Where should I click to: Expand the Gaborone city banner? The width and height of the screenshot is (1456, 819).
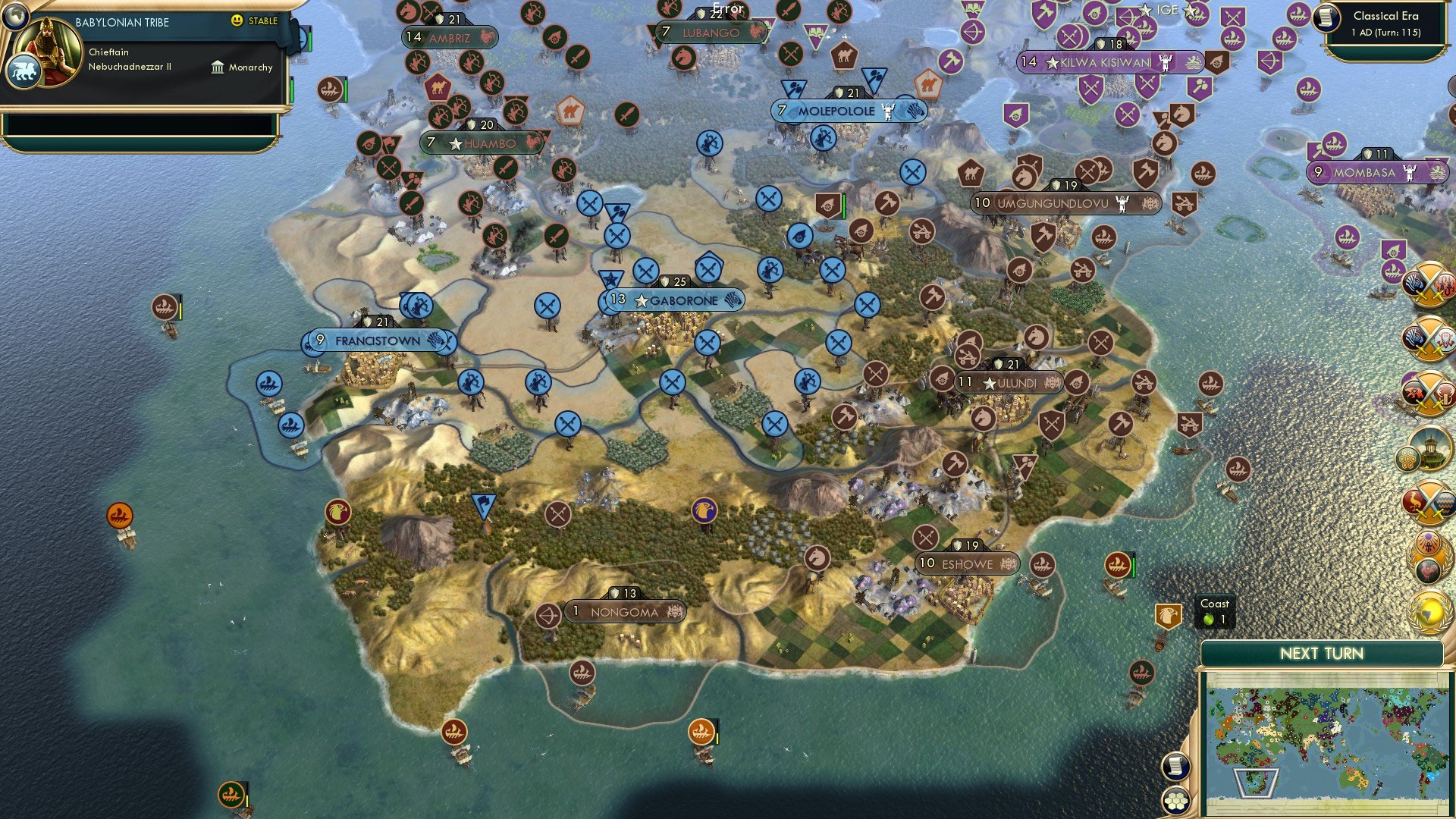coord(671,300)
